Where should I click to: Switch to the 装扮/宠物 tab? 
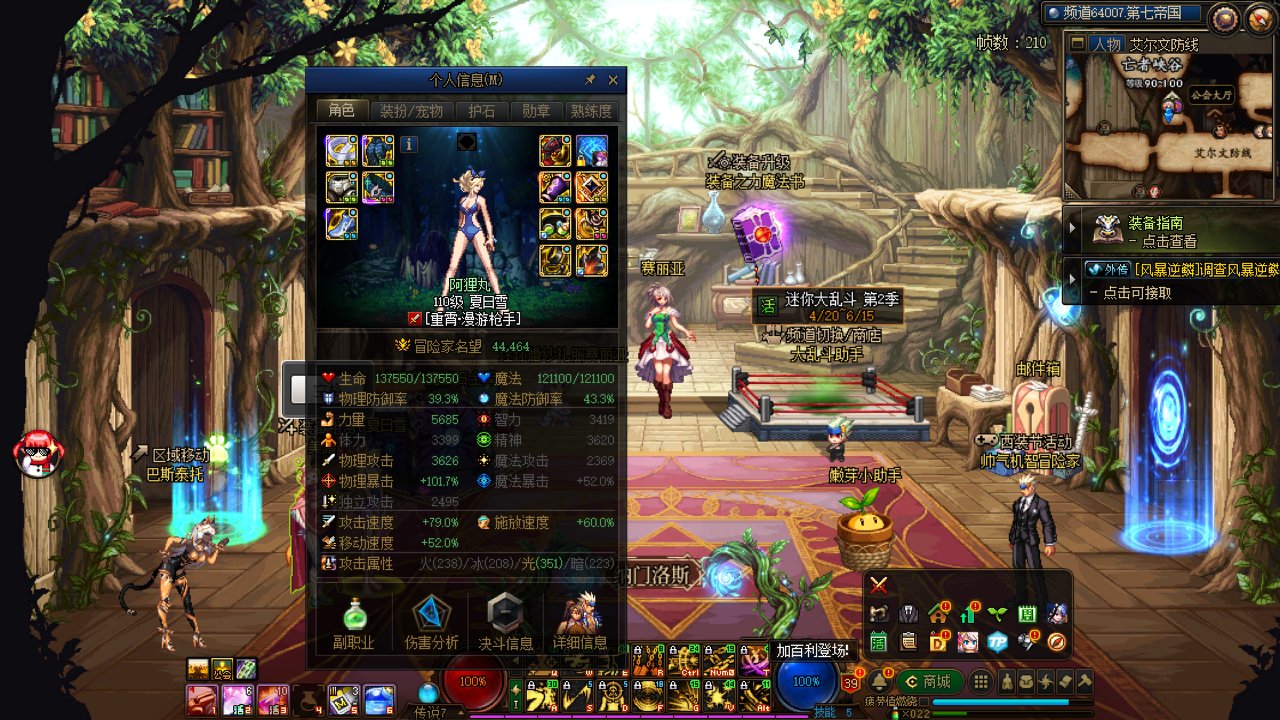coord(411,111)
